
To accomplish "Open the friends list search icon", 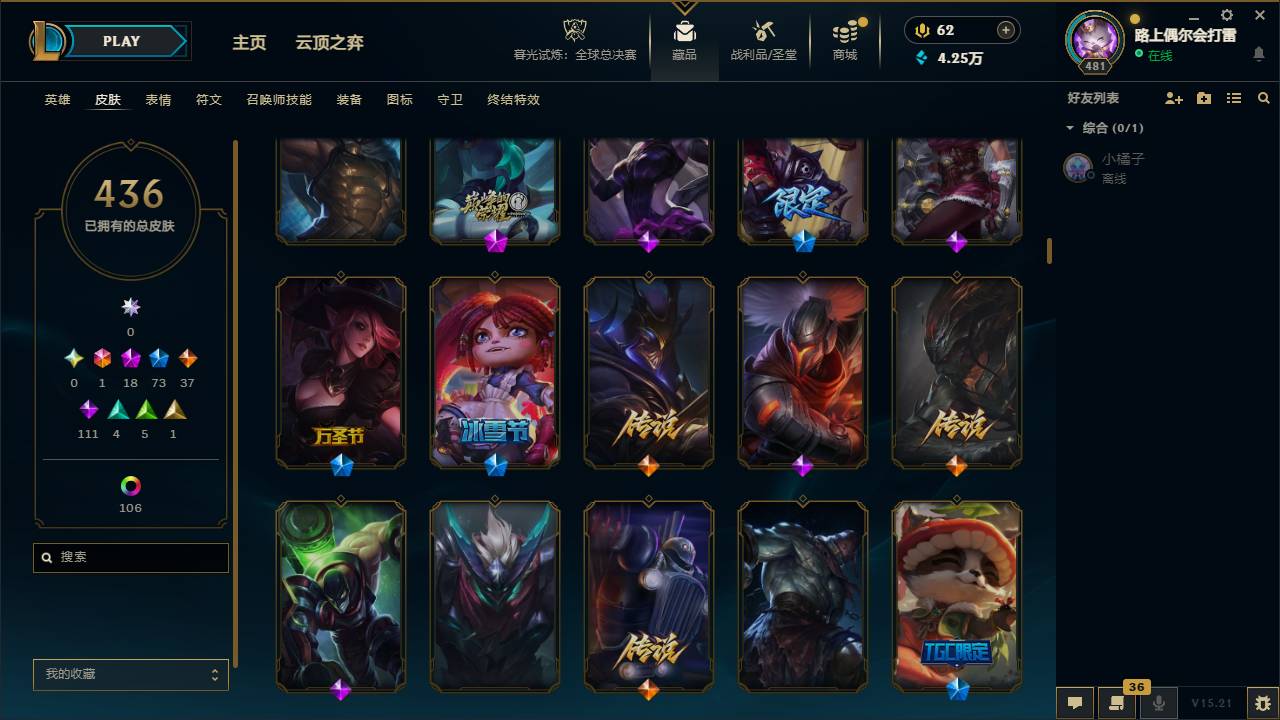I will coord(1264,97).
